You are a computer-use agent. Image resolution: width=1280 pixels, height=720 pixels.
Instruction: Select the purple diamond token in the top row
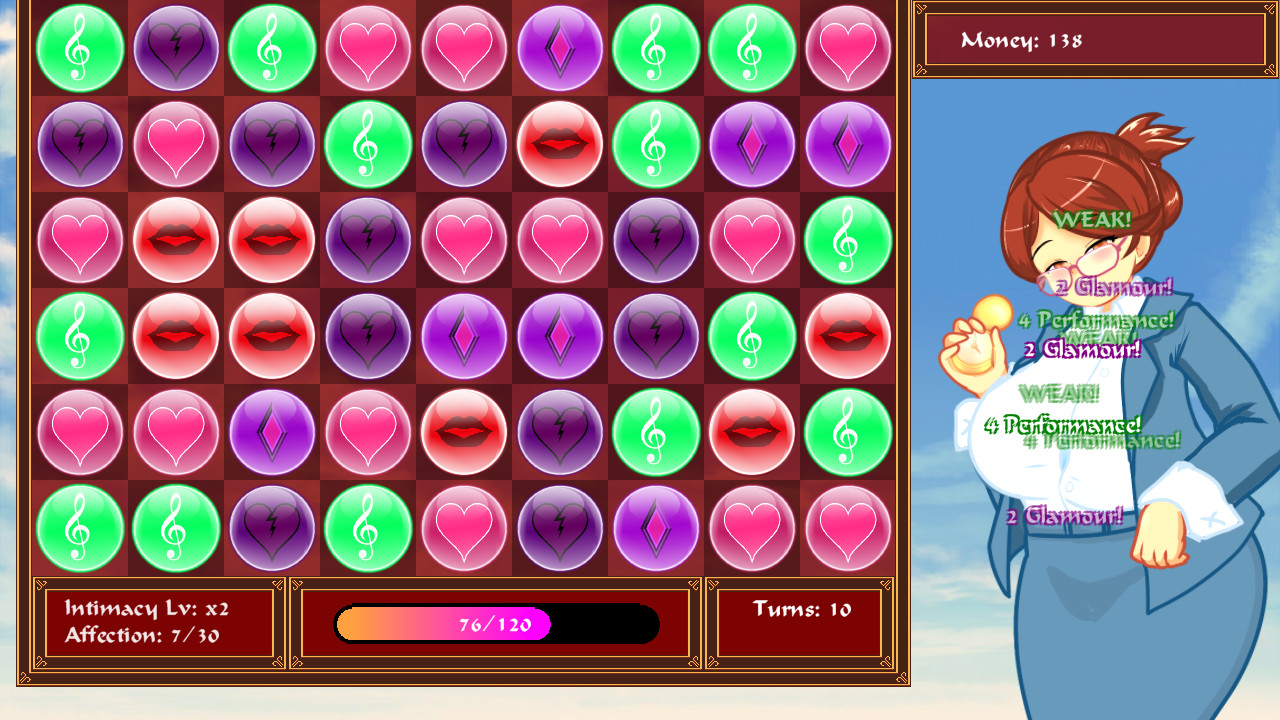click(560, 48)
